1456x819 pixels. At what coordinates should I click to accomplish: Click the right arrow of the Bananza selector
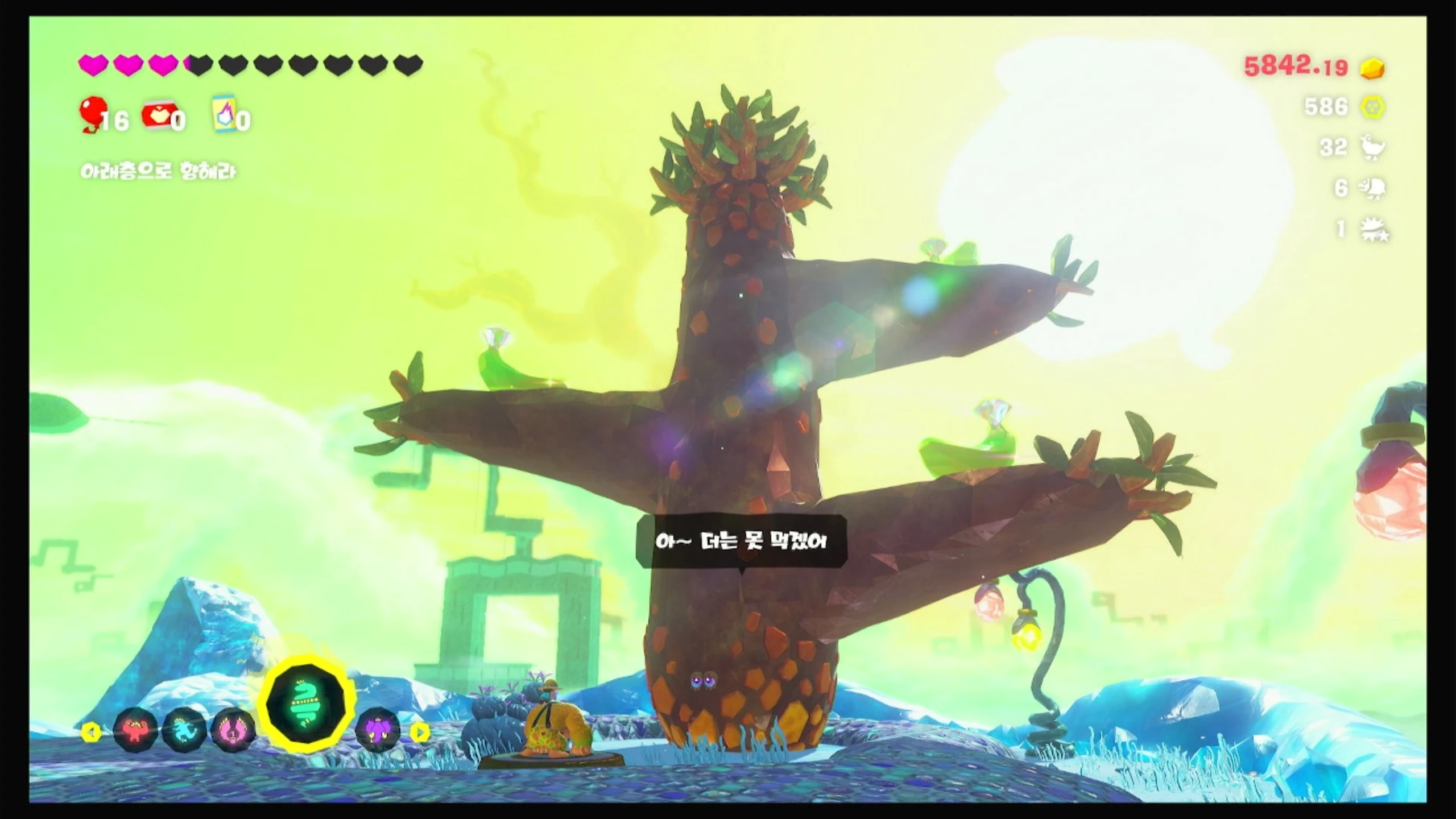(420, 732)
